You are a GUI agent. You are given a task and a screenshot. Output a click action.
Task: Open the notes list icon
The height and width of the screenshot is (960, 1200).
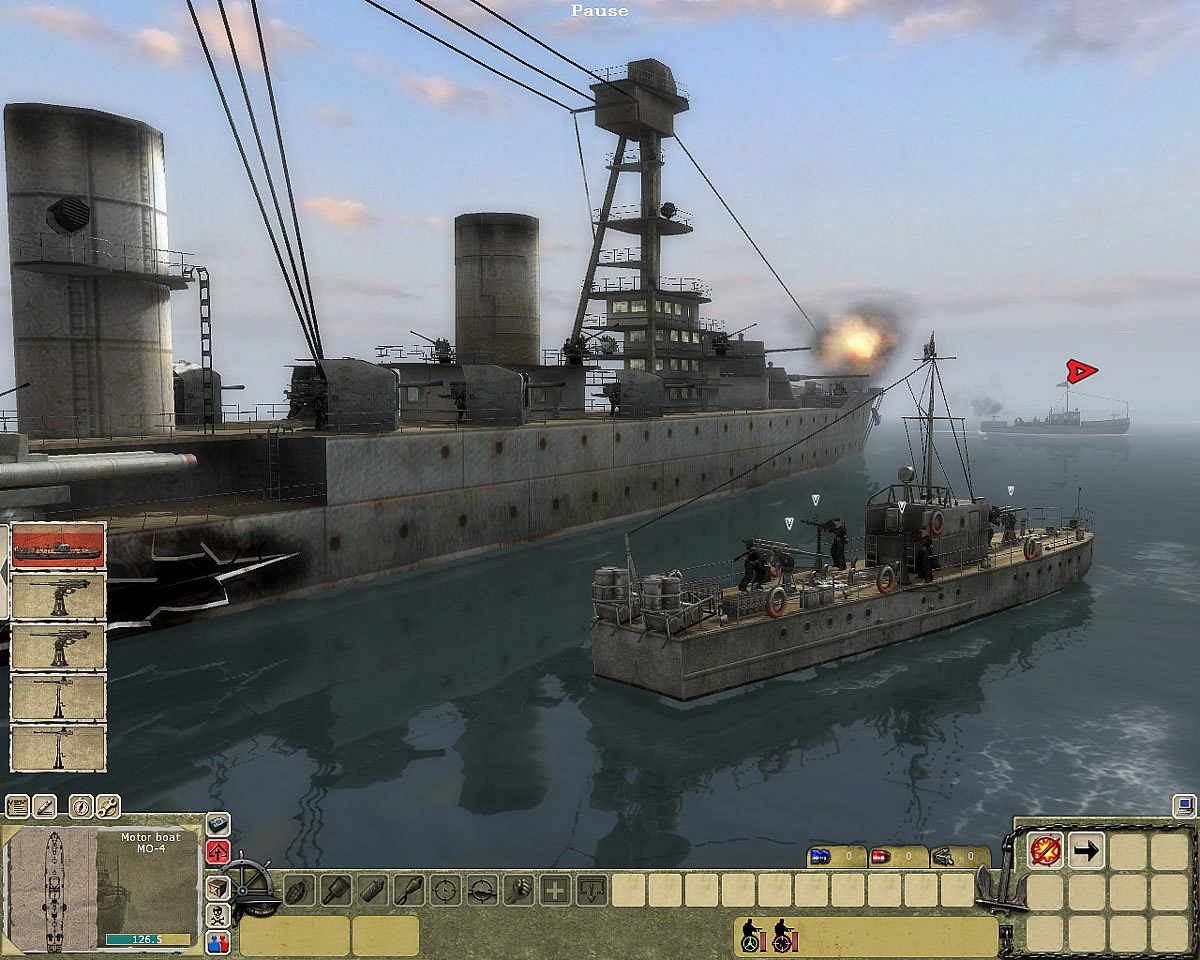click(x=16, y=806)
